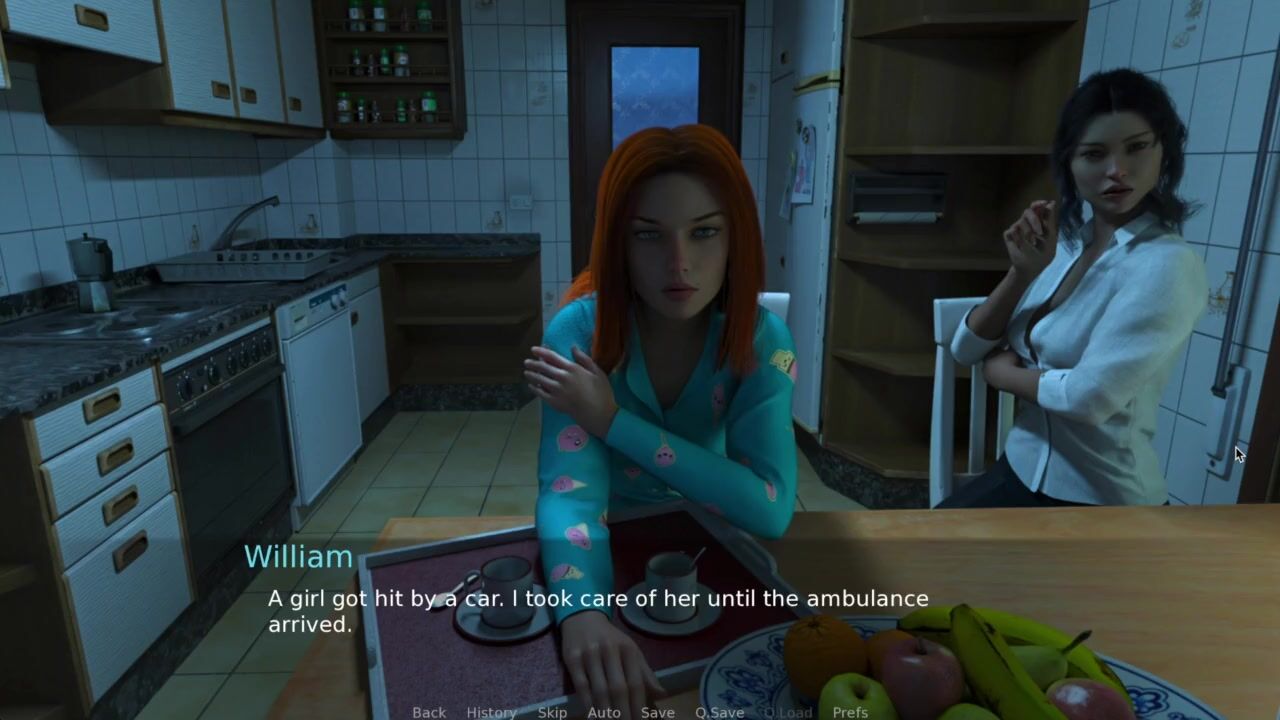Open the Prefs settings menu
The image size is (1280, 720).
[x=850, y=712]
